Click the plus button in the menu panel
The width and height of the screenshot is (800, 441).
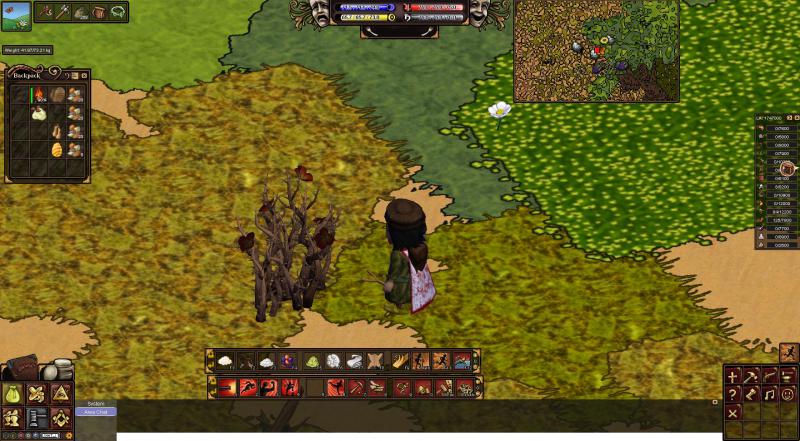pos(733,376)
